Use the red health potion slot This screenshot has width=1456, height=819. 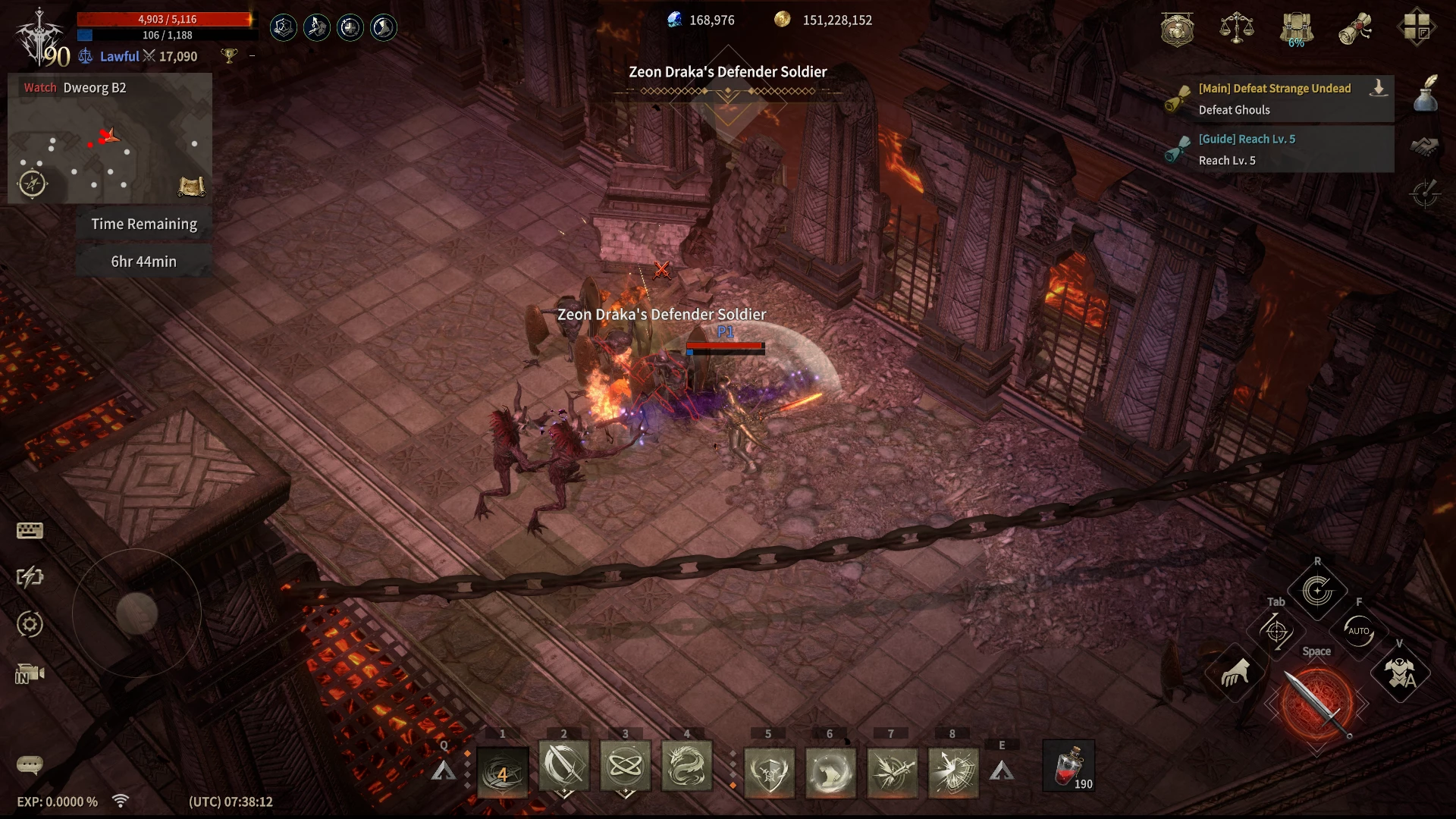(x=1069, y=767)
